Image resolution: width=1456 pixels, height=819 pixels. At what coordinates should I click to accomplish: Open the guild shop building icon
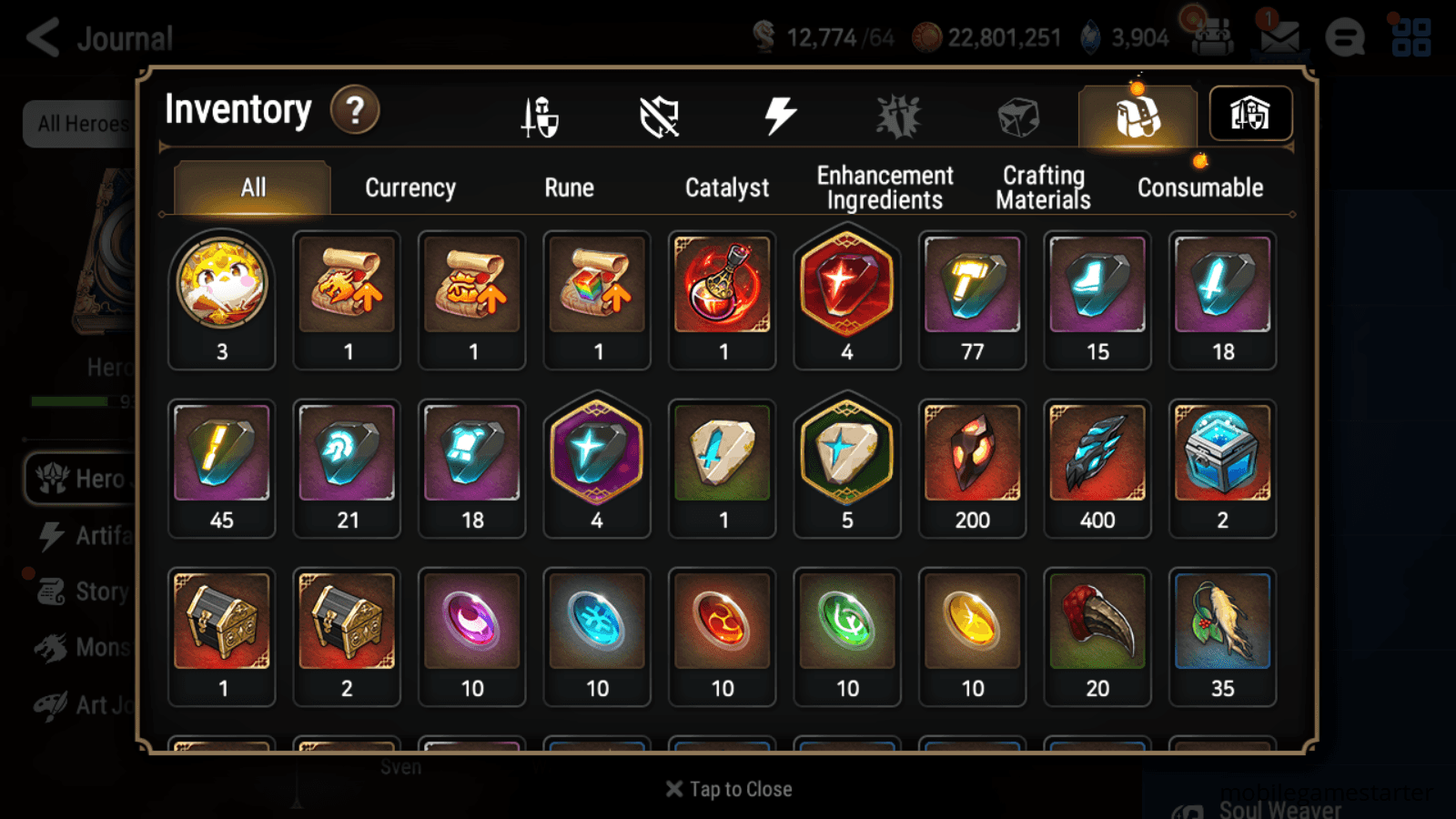1249,114
